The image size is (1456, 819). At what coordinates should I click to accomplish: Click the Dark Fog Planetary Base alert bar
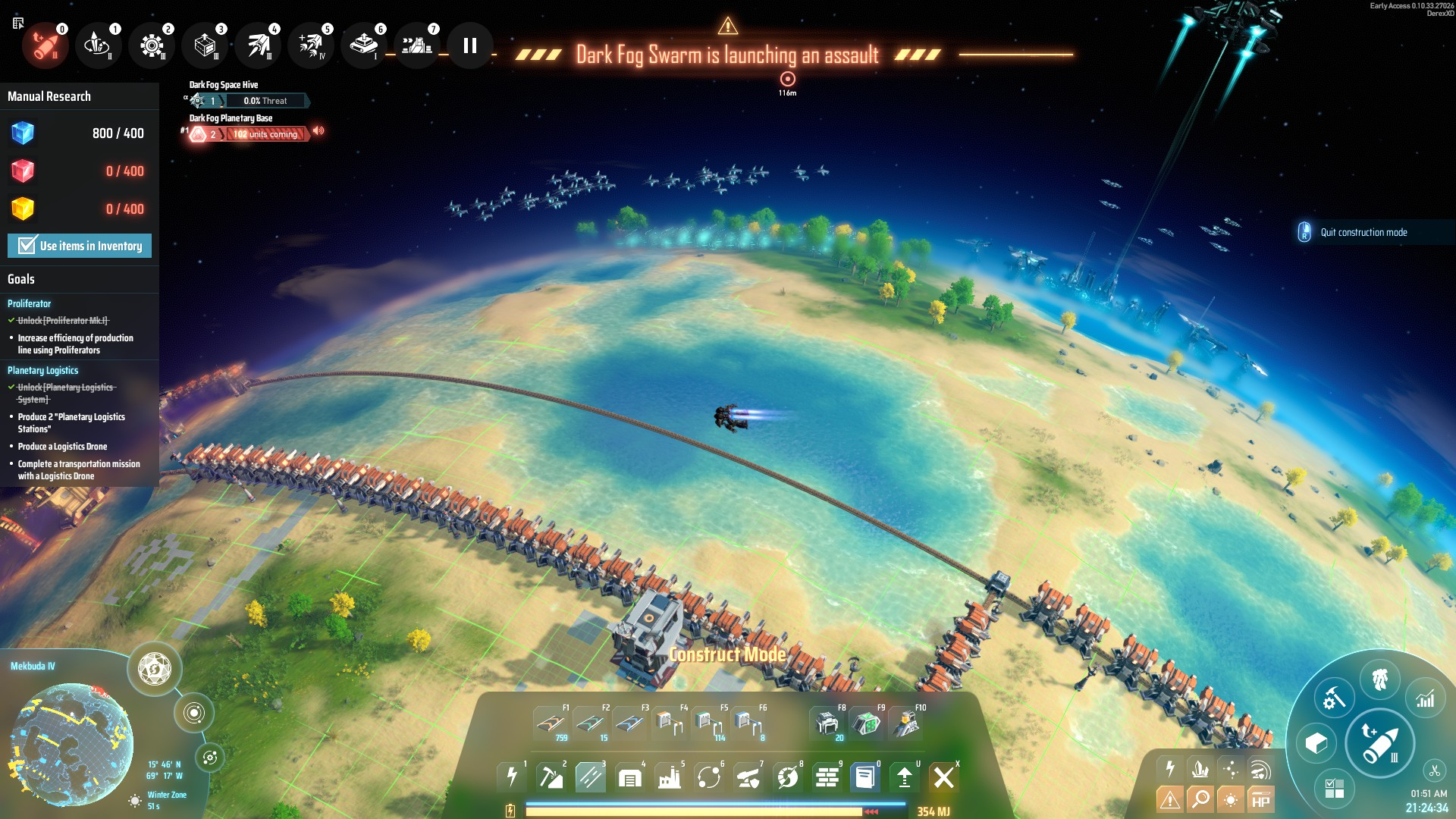click(x=265, y=134)
